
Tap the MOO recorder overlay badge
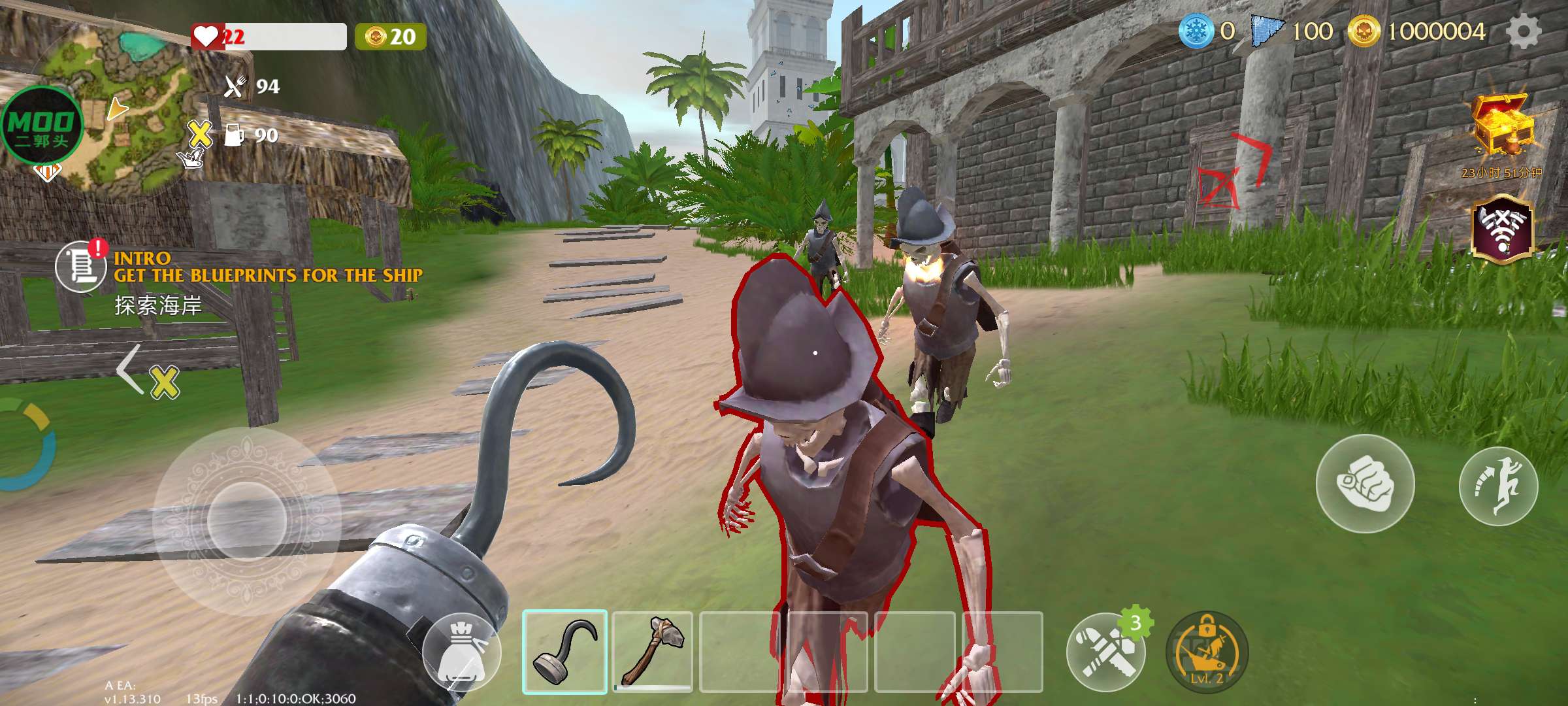pos(42,126)
